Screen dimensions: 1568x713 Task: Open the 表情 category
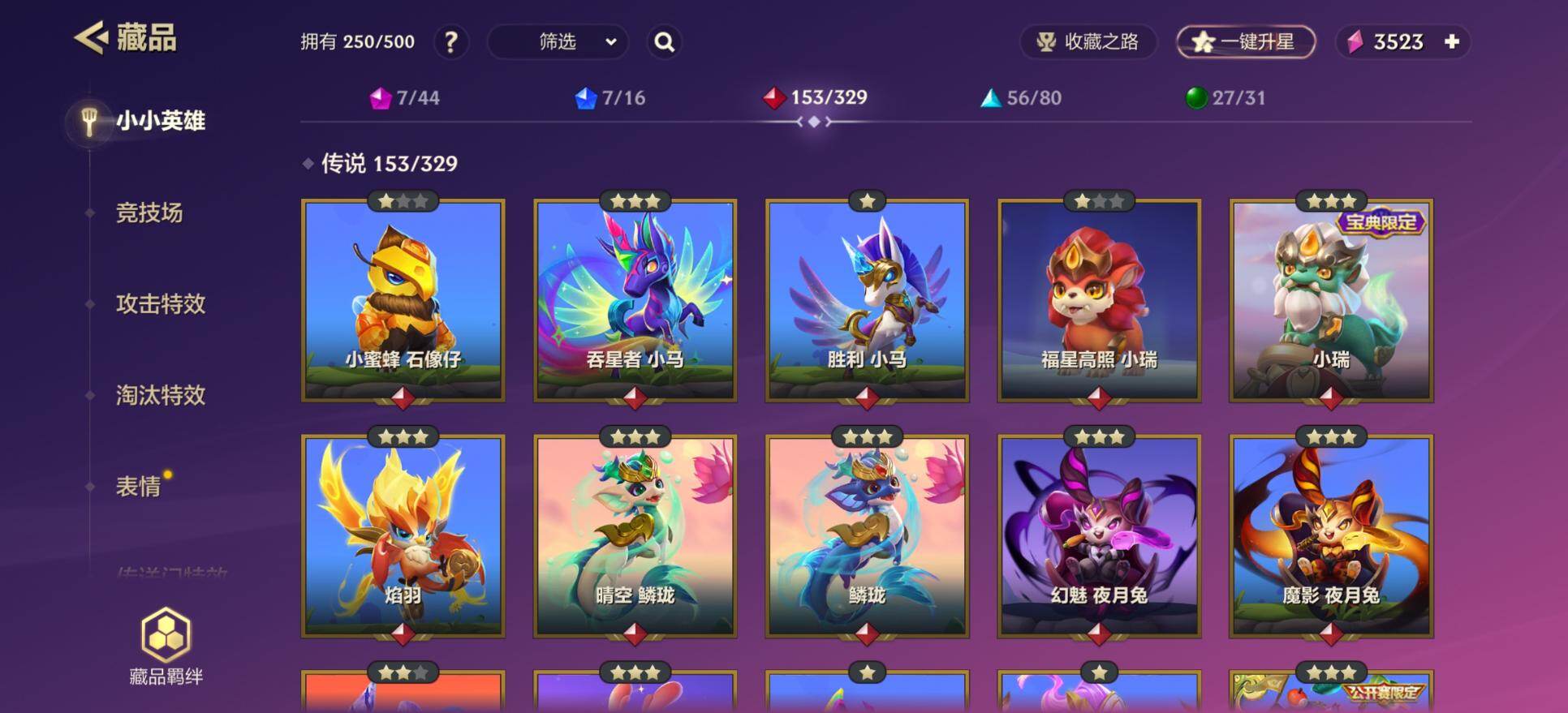tap(139, 487)
